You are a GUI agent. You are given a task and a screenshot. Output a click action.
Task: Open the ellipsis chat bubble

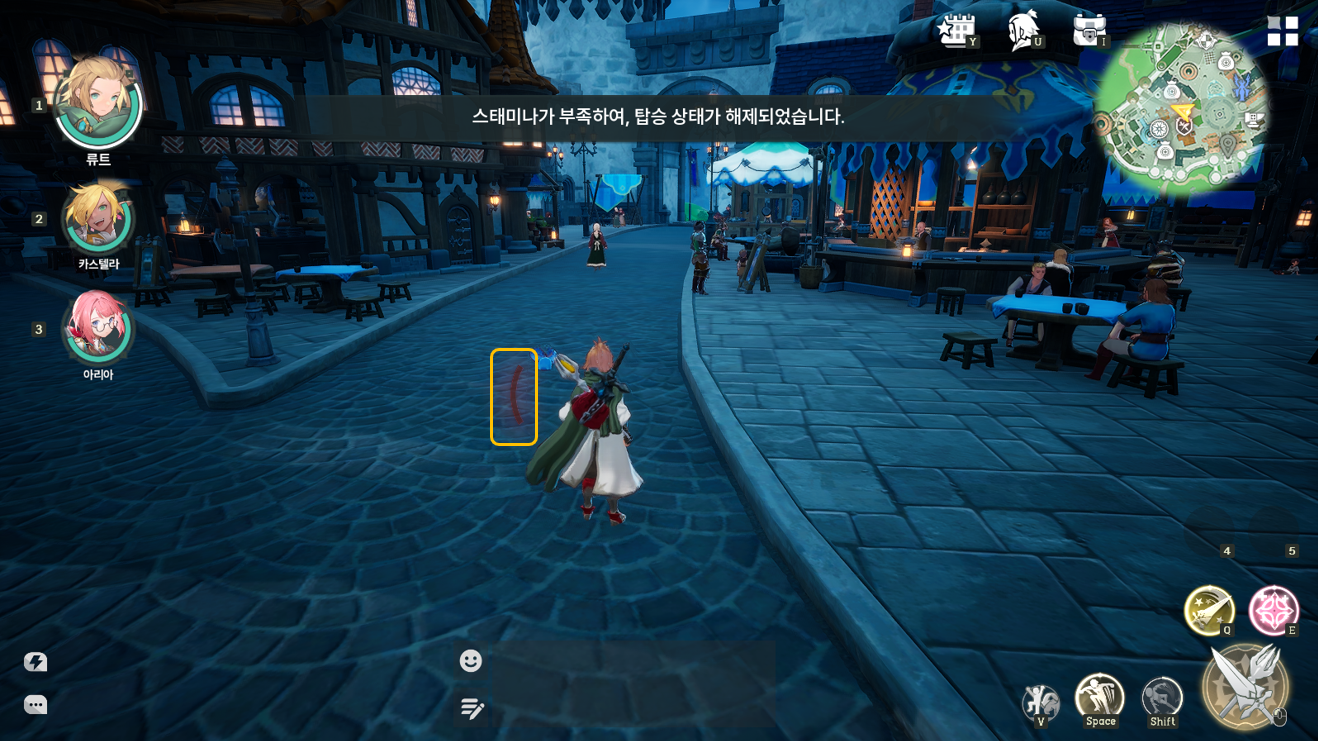pos(36,705)
